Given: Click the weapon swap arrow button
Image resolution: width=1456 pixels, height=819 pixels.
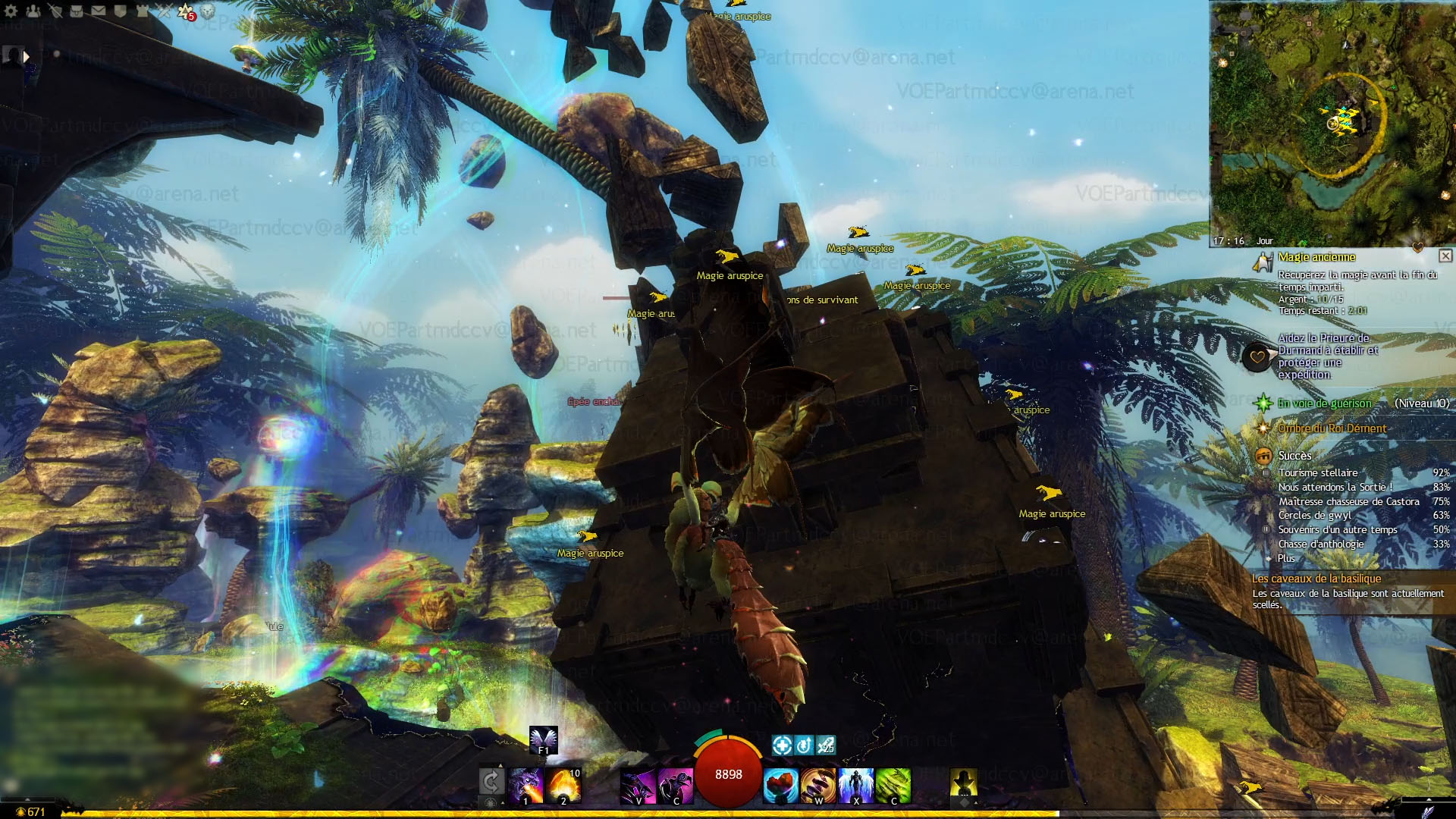Looking at the screenshot, I should pyautogui.click(x=491, y=781).
